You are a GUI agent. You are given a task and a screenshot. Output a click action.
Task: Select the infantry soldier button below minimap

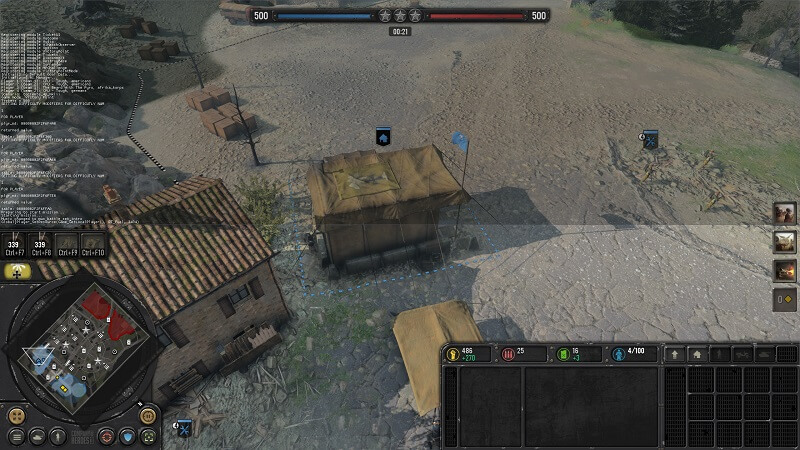coord(59,436)
